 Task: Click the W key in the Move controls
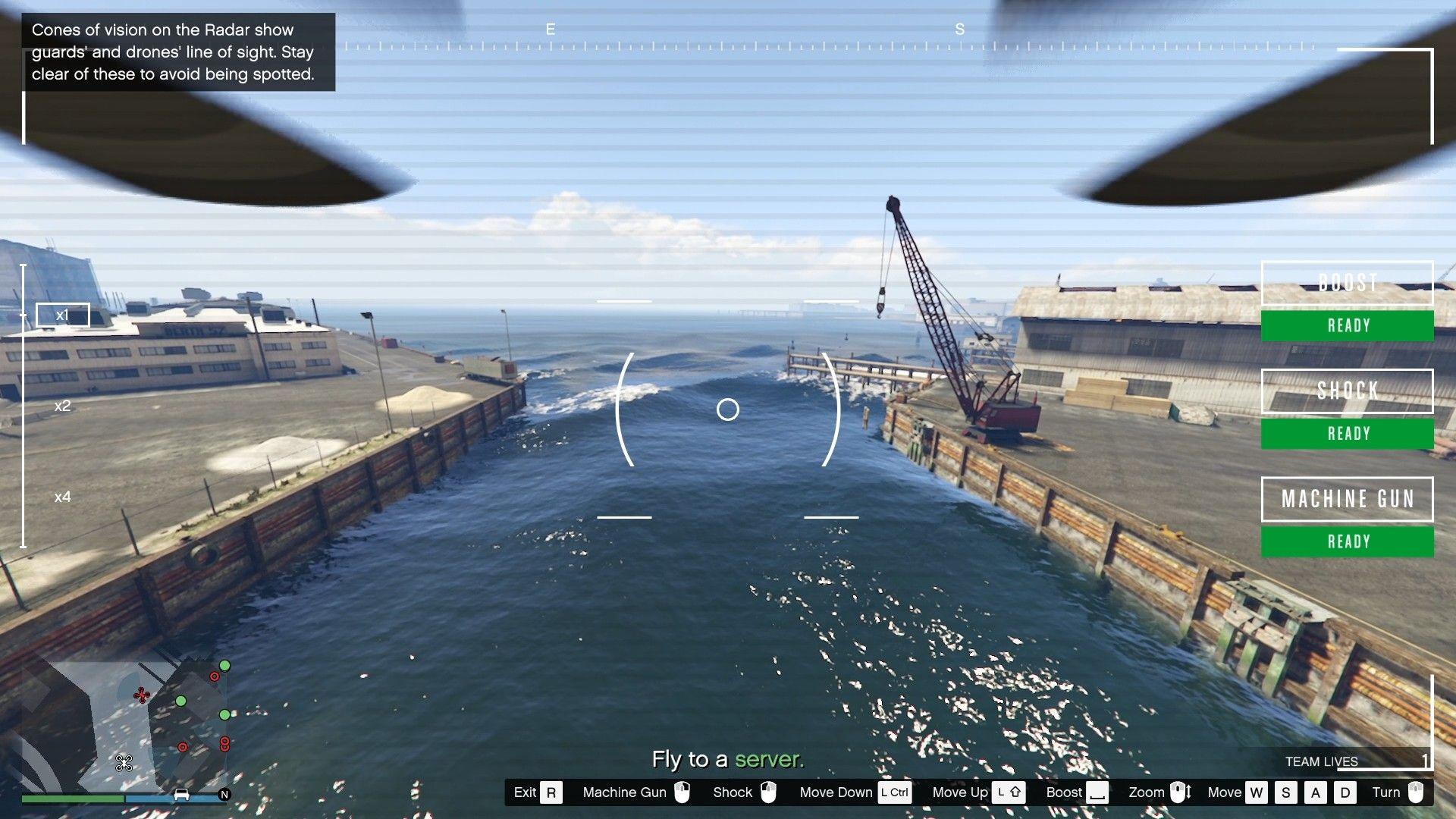(1257, 792)
